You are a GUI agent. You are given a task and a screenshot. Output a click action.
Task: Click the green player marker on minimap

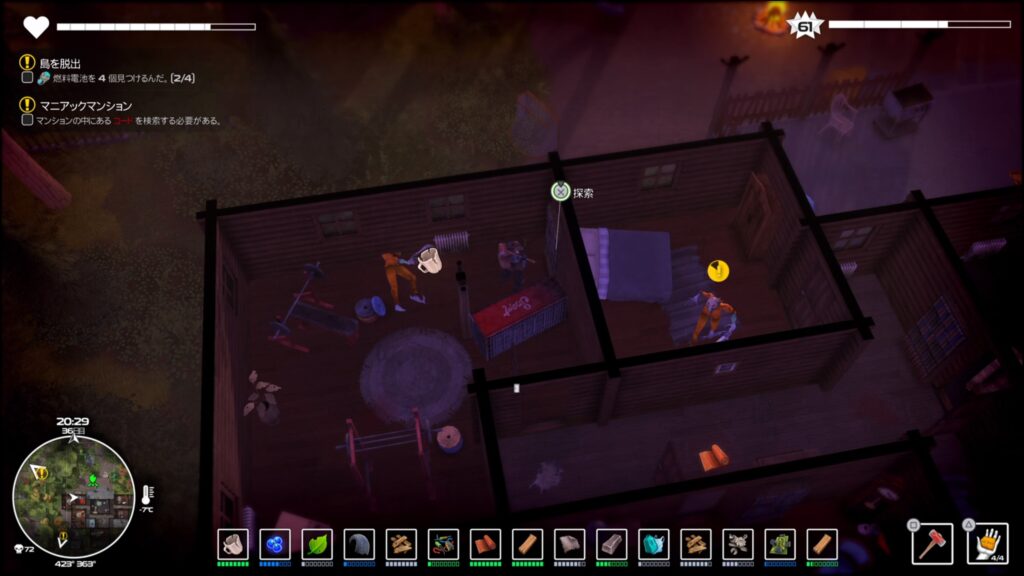92,481
